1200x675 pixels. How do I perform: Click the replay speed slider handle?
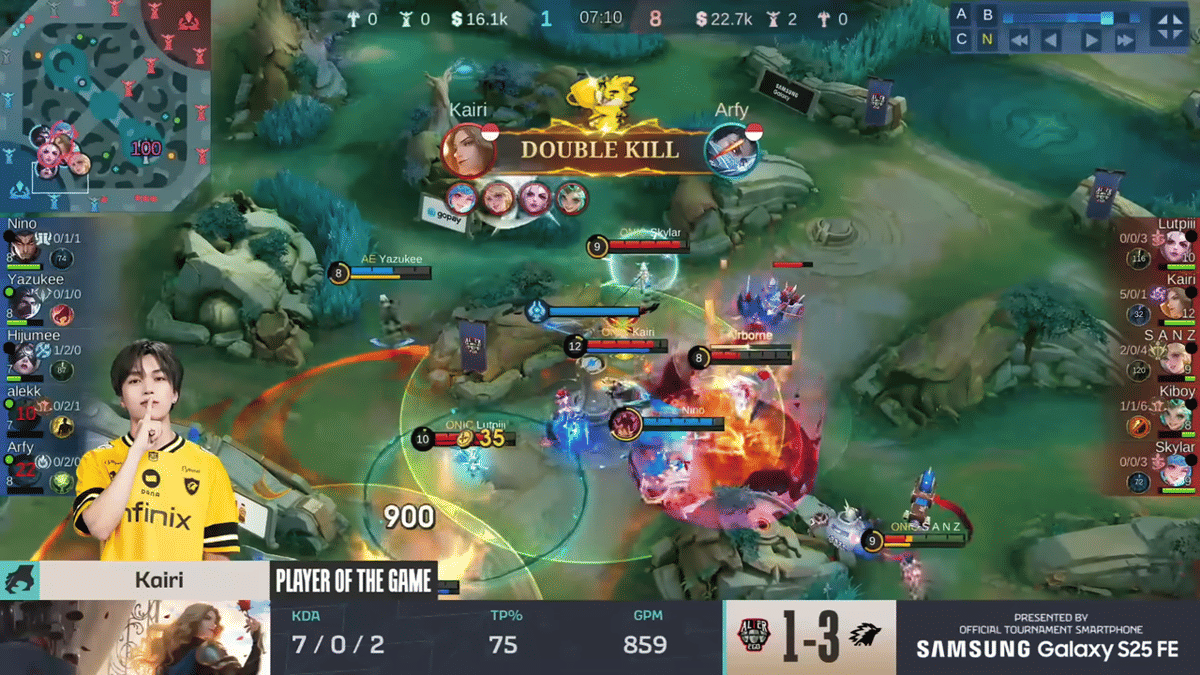tap(1106, 17)
